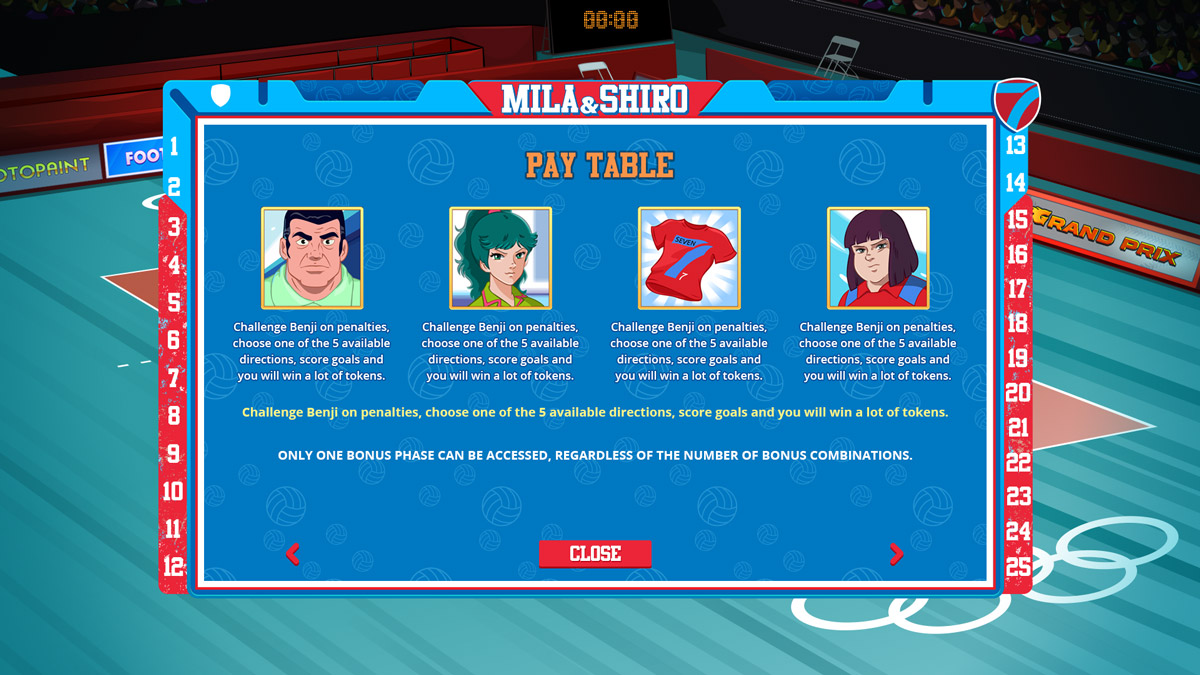
Task: Choose payline number 13 marker
Action: 1016,145
